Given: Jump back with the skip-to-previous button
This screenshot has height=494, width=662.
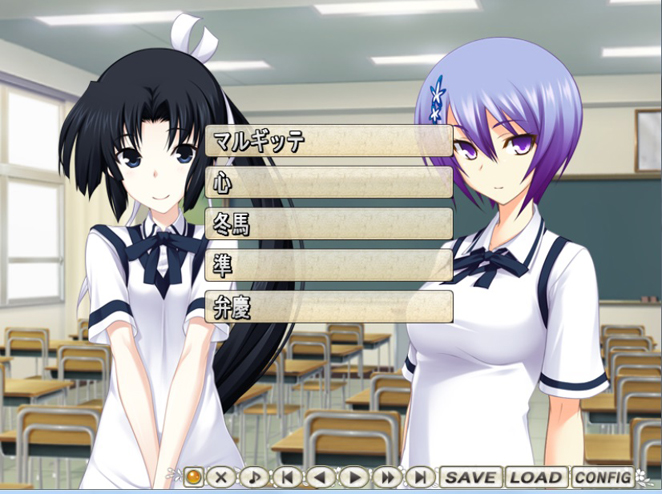Looking at the screenshot, I should (288, 478).
